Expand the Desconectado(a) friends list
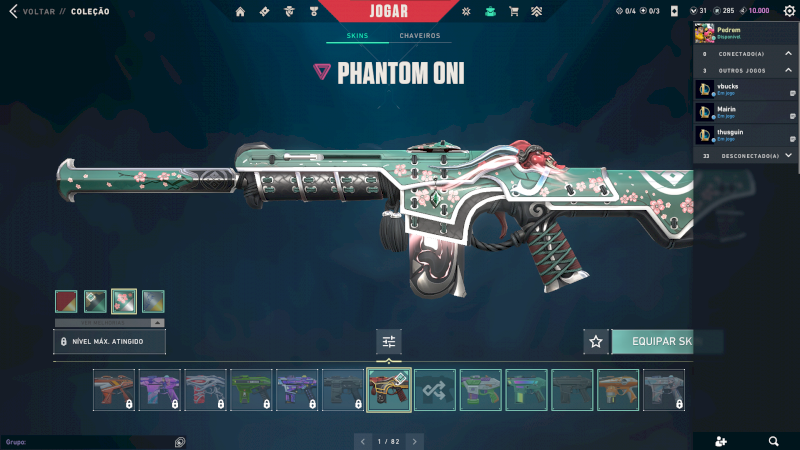This screenshot has width=800, height=450. [x=788, y=155]
